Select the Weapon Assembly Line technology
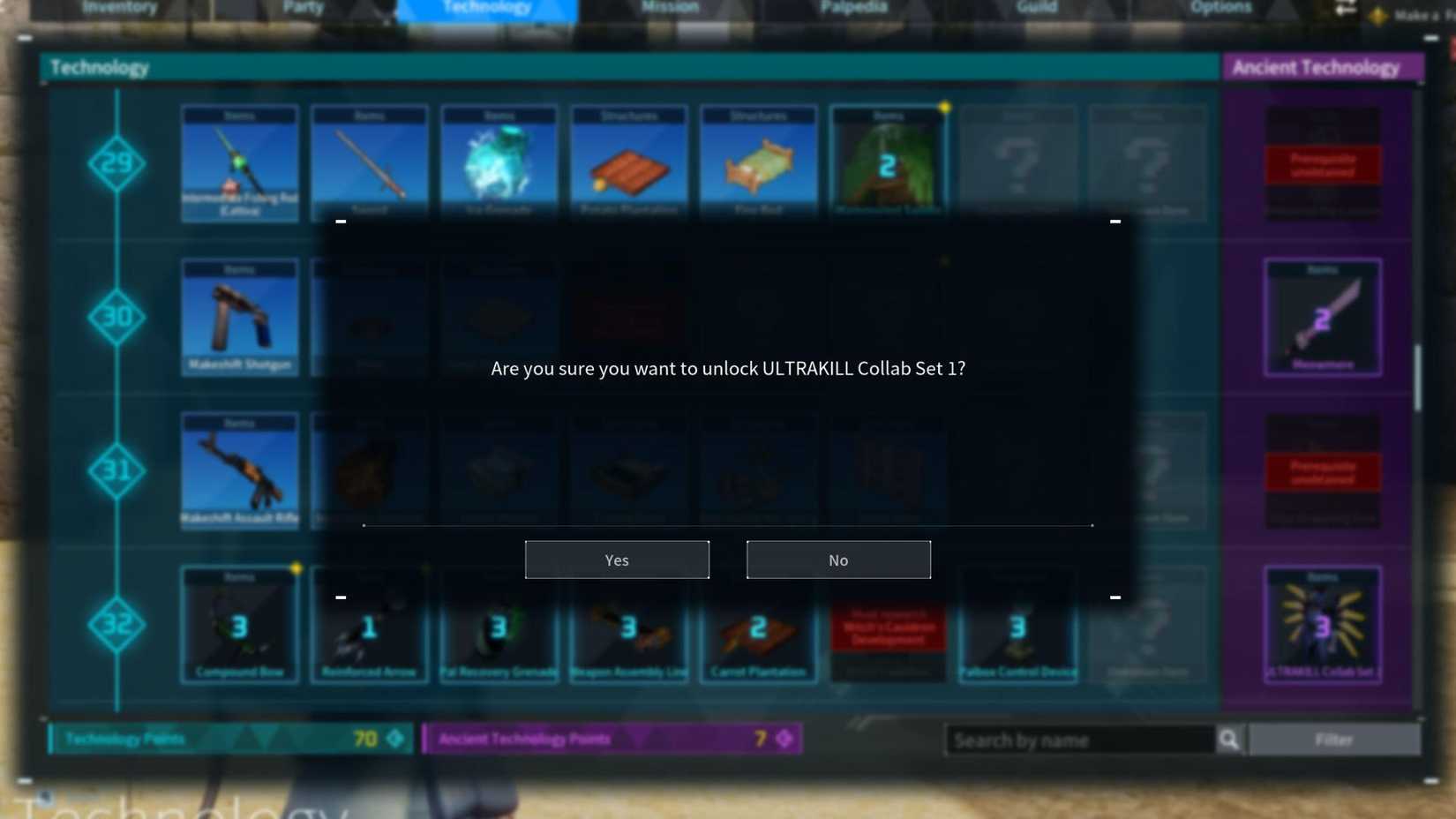Image resolution: width=1456 pixels, height=819 pixels. [628, 624]
